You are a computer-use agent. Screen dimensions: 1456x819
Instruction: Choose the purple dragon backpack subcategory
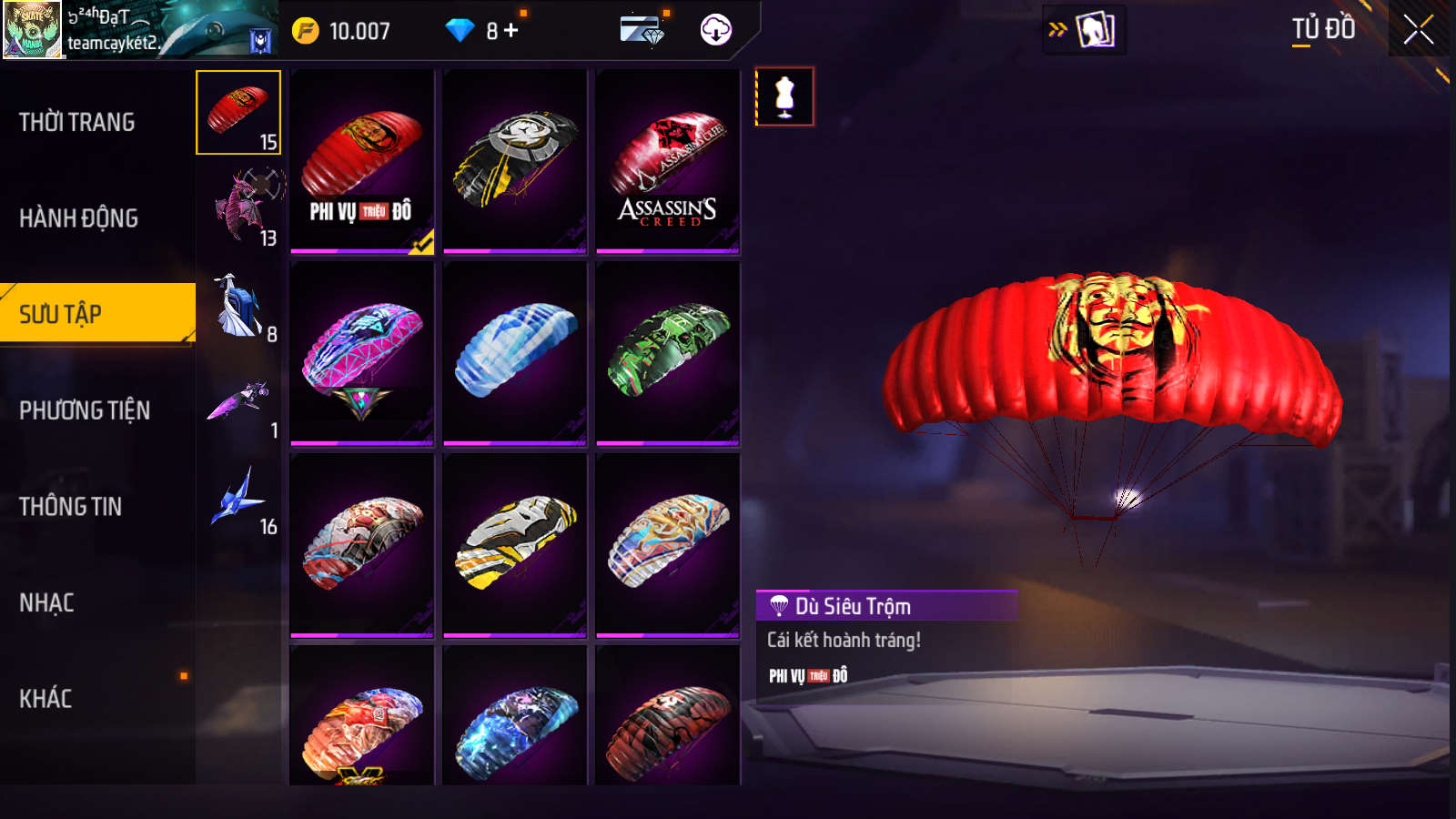(x=244, y=207)
